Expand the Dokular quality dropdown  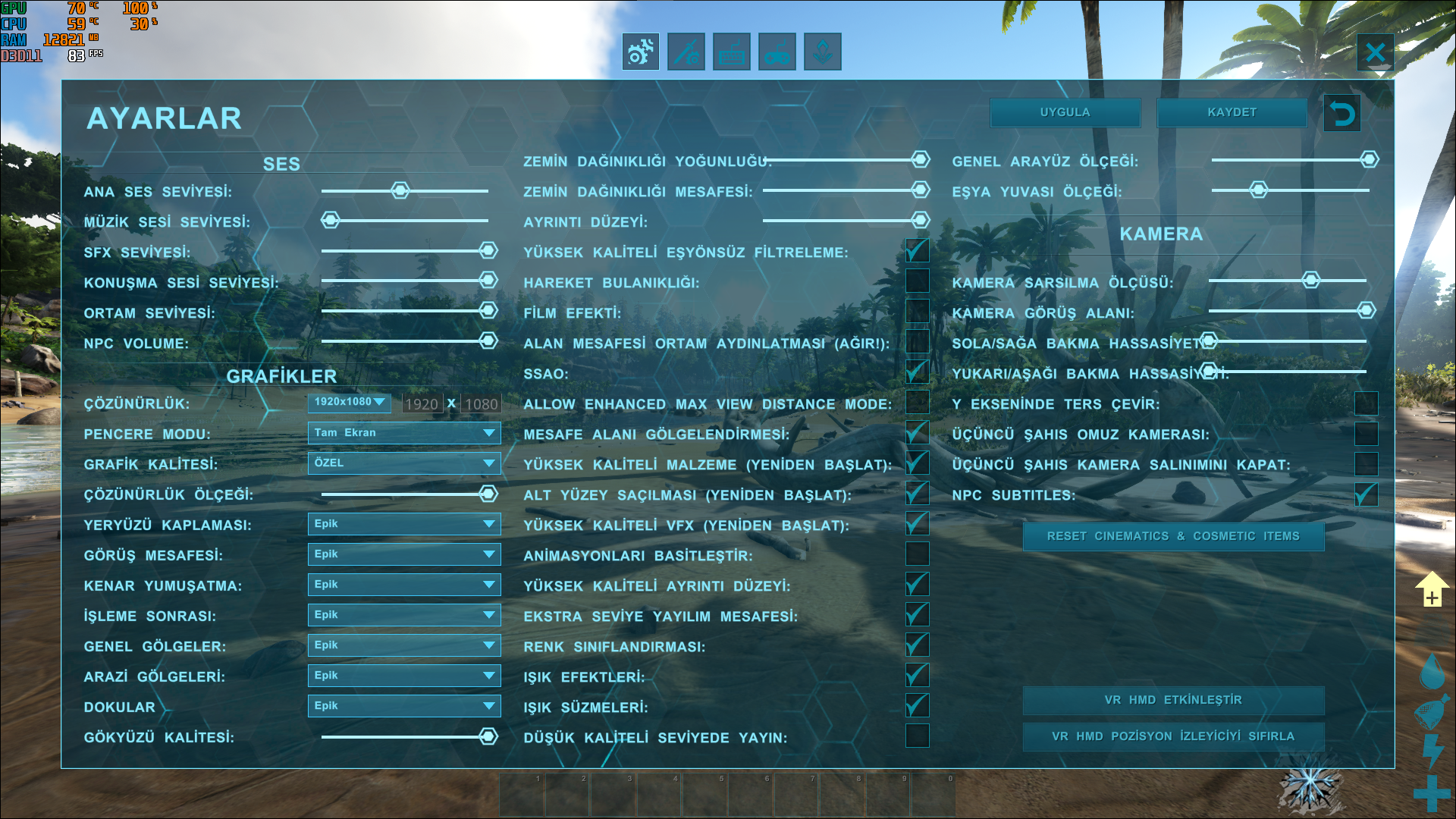point(404,705)
